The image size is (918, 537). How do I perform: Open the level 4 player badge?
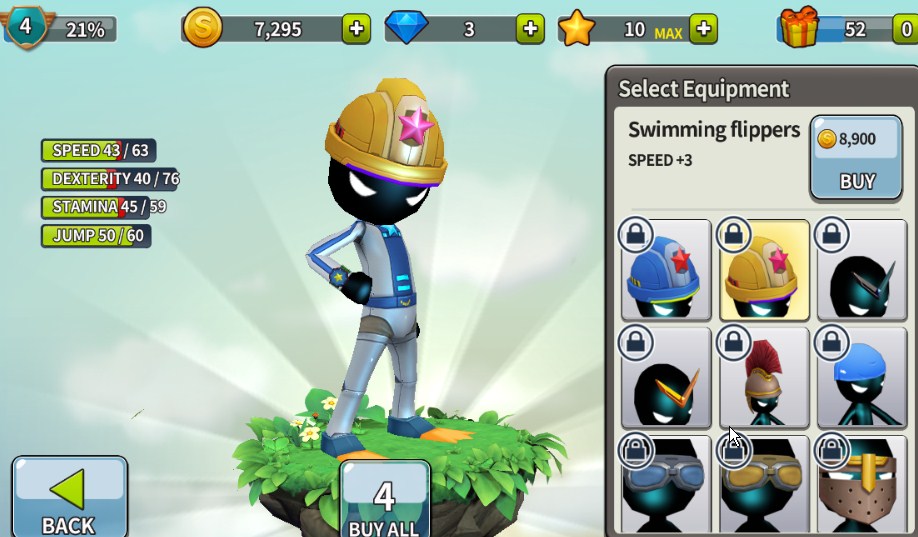pyautogui.click(x=27, y=26)
